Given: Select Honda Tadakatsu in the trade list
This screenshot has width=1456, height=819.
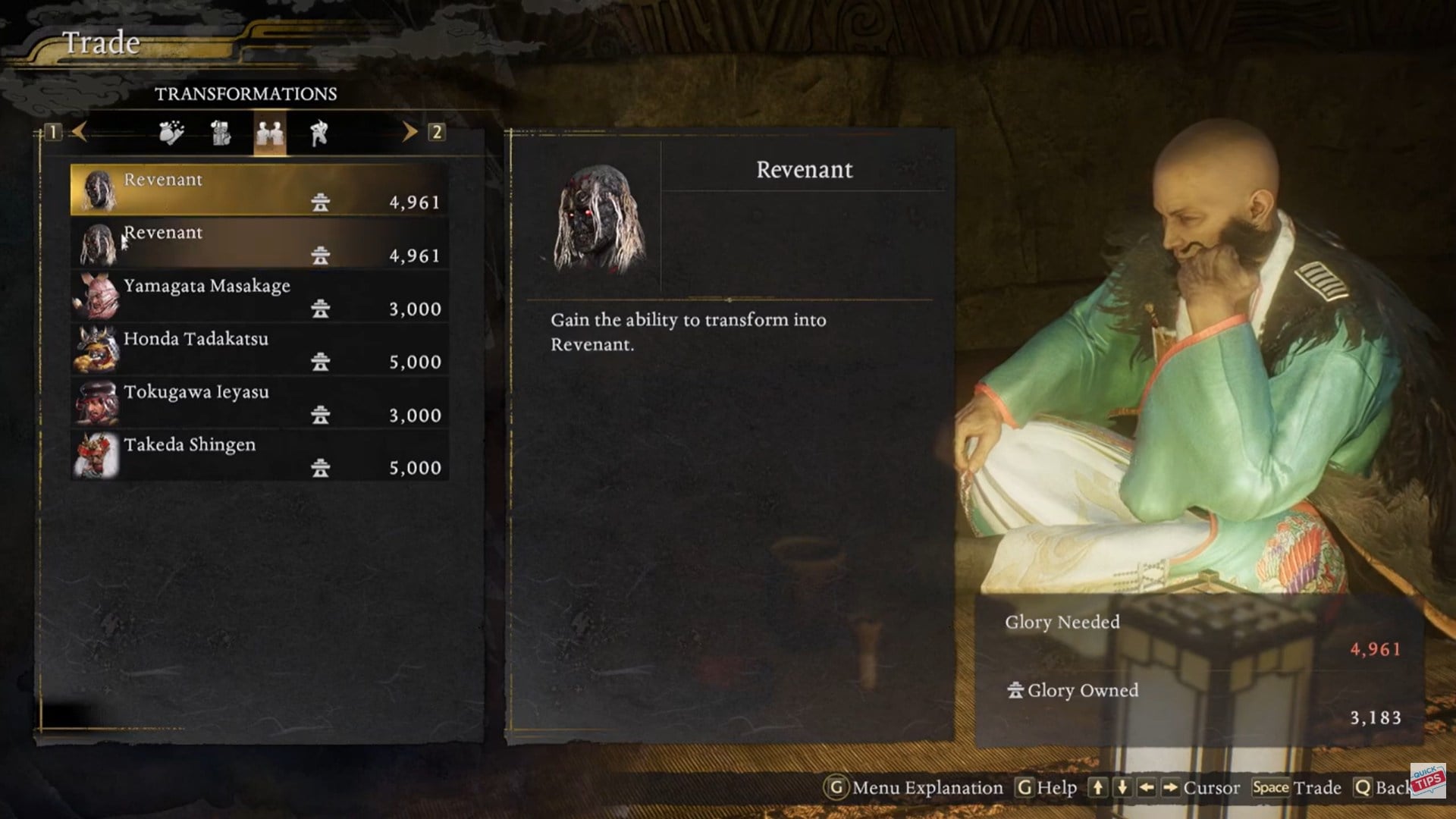Looking at the screenshot, I should pyautogui.click(x=259, y=350).
